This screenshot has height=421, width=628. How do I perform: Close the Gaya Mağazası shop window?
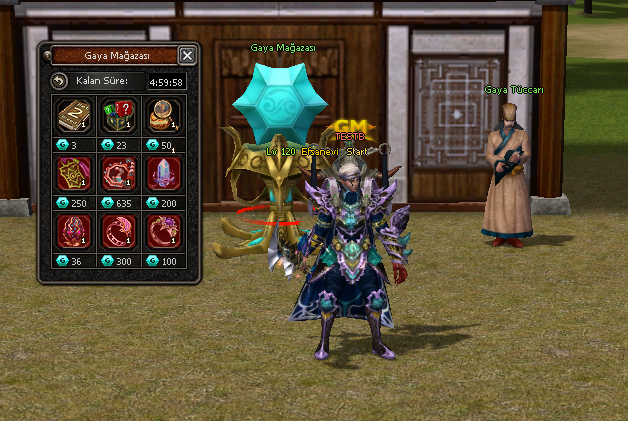[187, 55]
